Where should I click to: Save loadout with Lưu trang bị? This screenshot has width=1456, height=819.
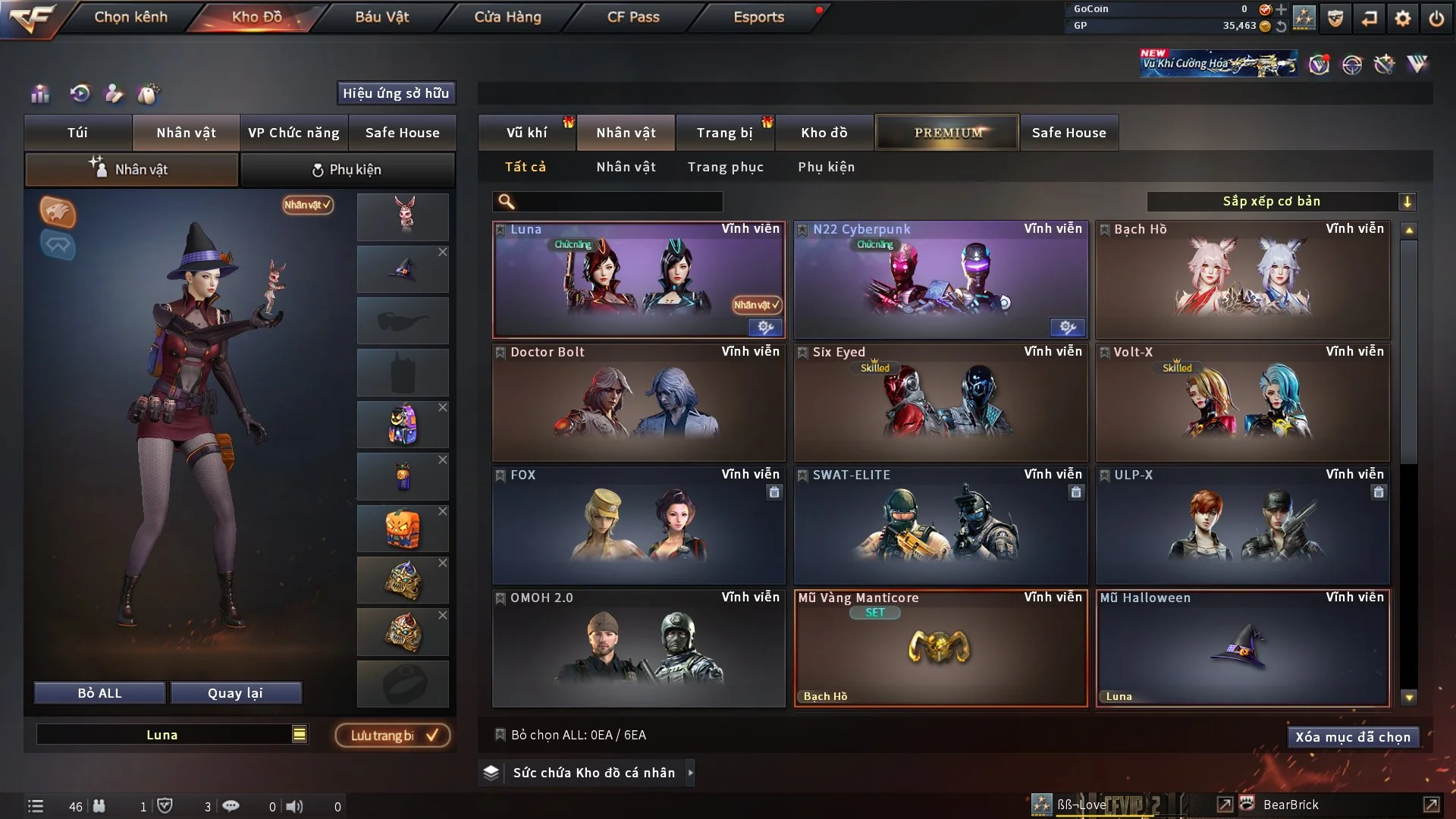pyautogui.click(x=393, y=736)
